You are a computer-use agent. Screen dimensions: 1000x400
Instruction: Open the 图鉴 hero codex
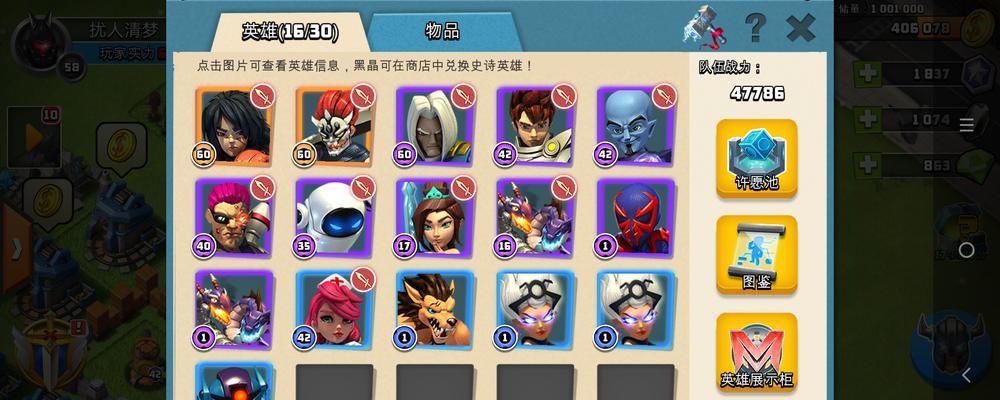click(756, 255)
